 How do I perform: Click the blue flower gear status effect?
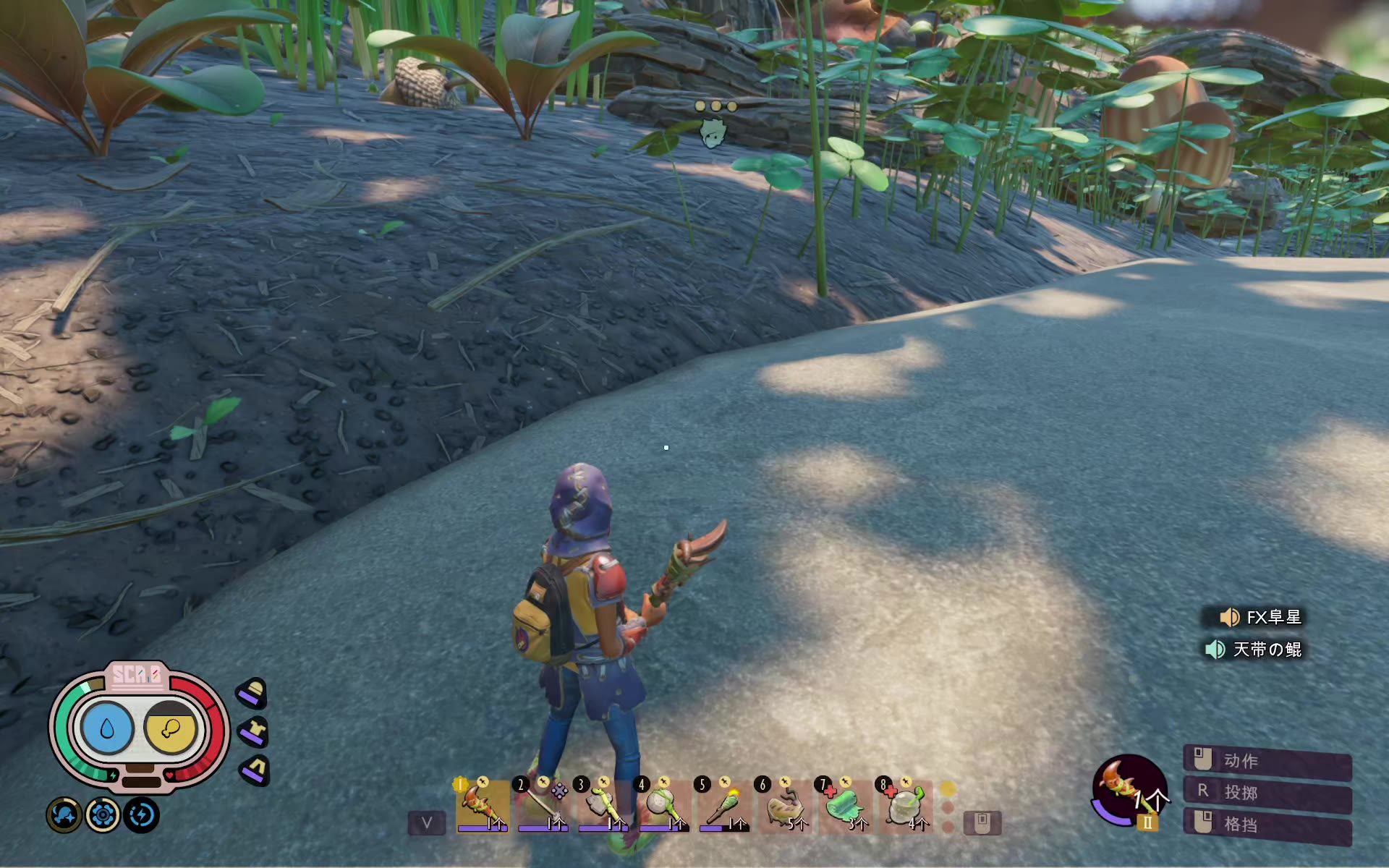tap(103, 815)
